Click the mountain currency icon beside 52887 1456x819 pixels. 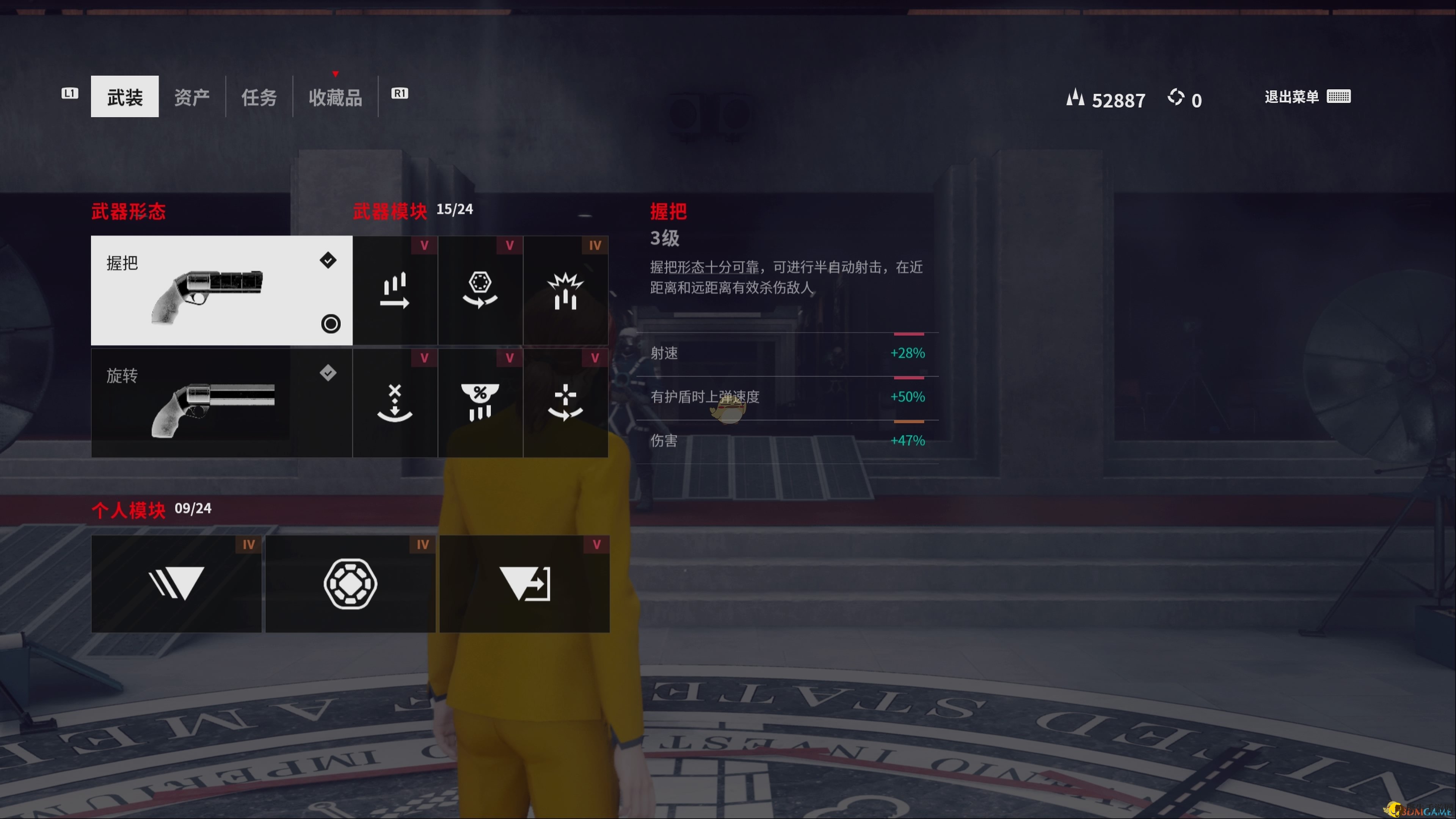click(1076, 98)
